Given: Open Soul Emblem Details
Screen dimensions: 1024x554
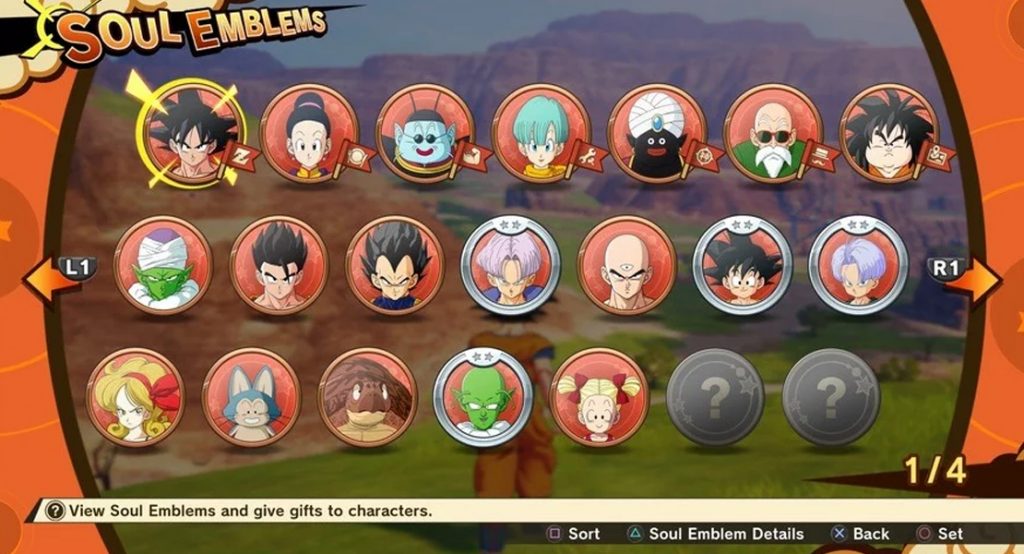Looking at the screenshot, I should click(x=715, y=534).
